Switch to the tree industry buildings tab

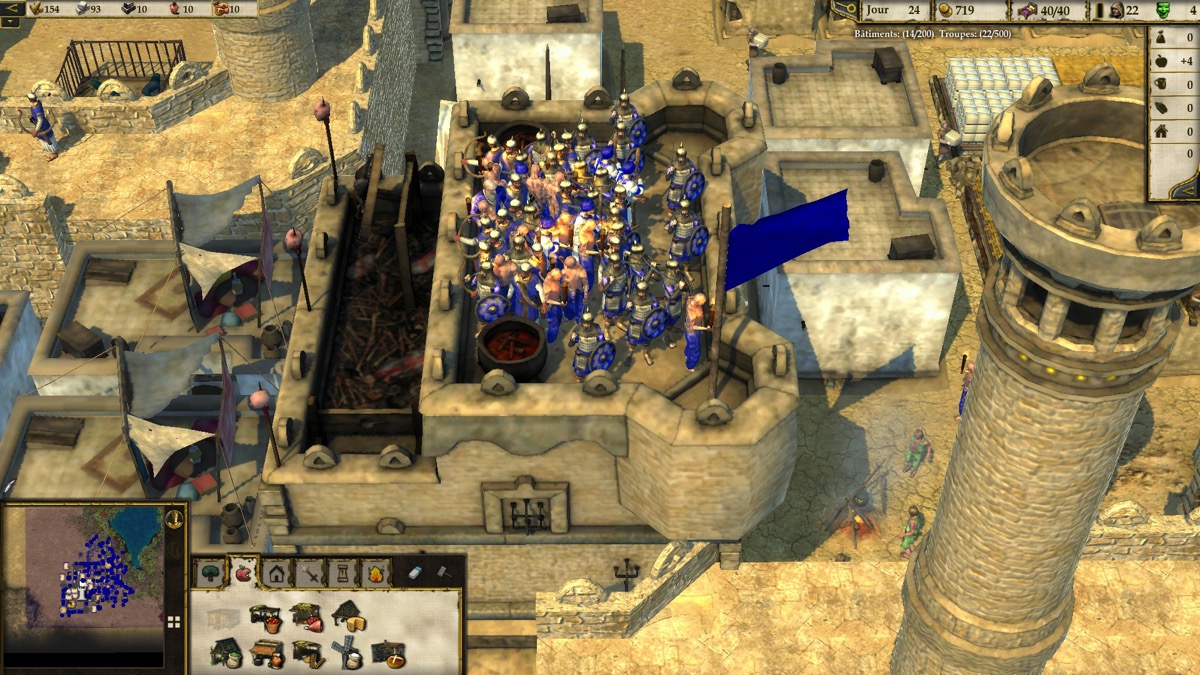[211, 574]
